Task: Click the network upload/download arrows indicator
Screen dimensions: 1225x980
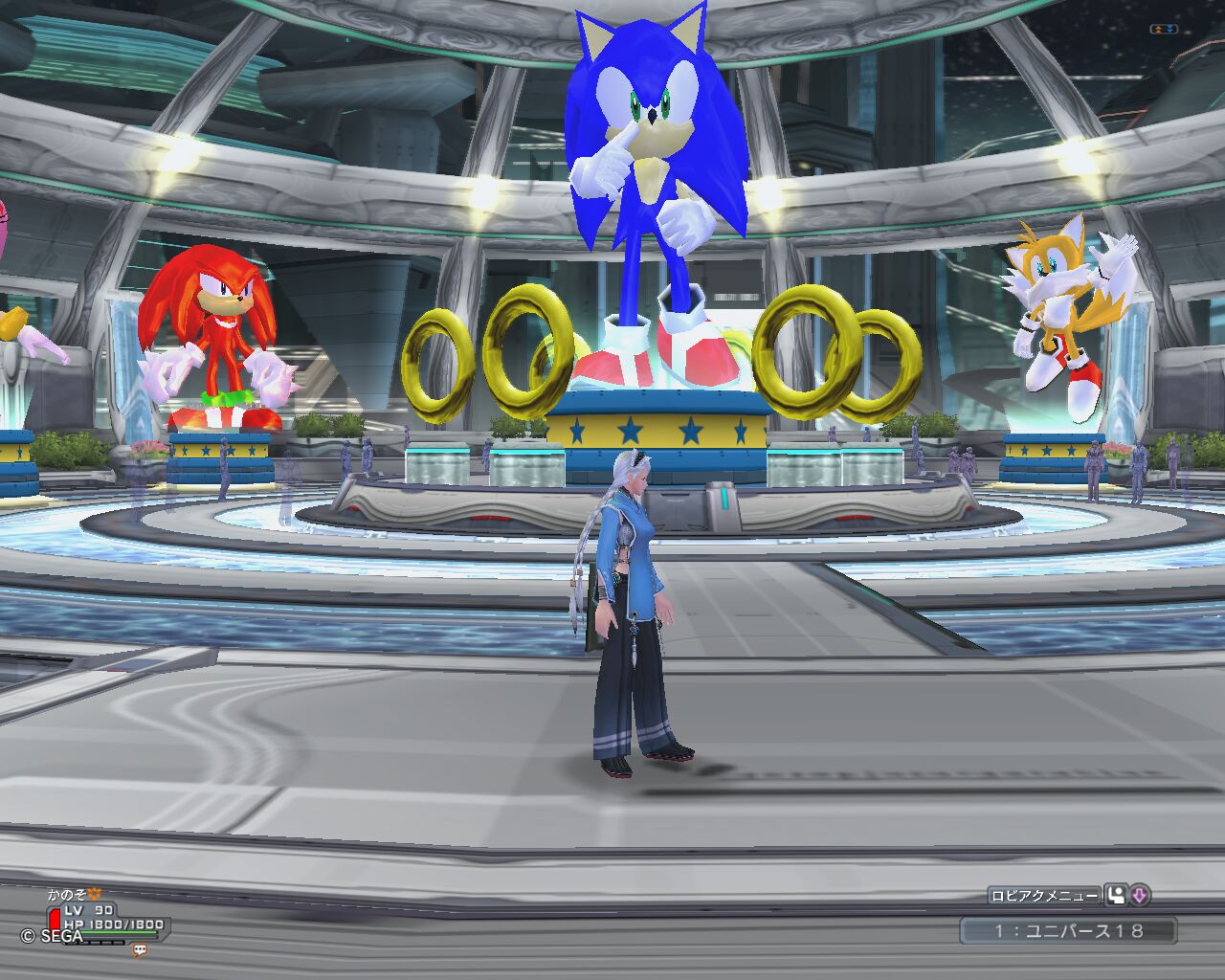Action: point(1164,30)
